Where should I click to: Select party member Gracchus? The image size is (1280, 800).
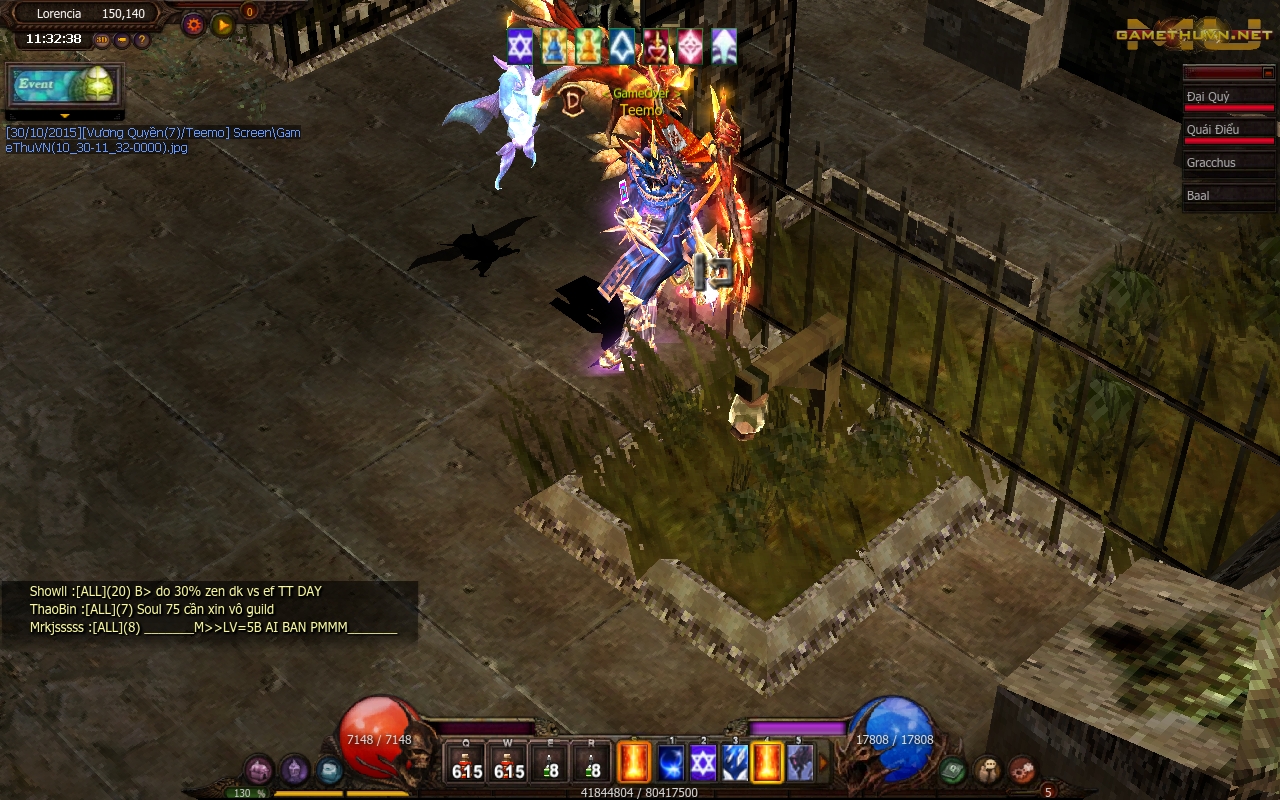[x=1229, y=163]
